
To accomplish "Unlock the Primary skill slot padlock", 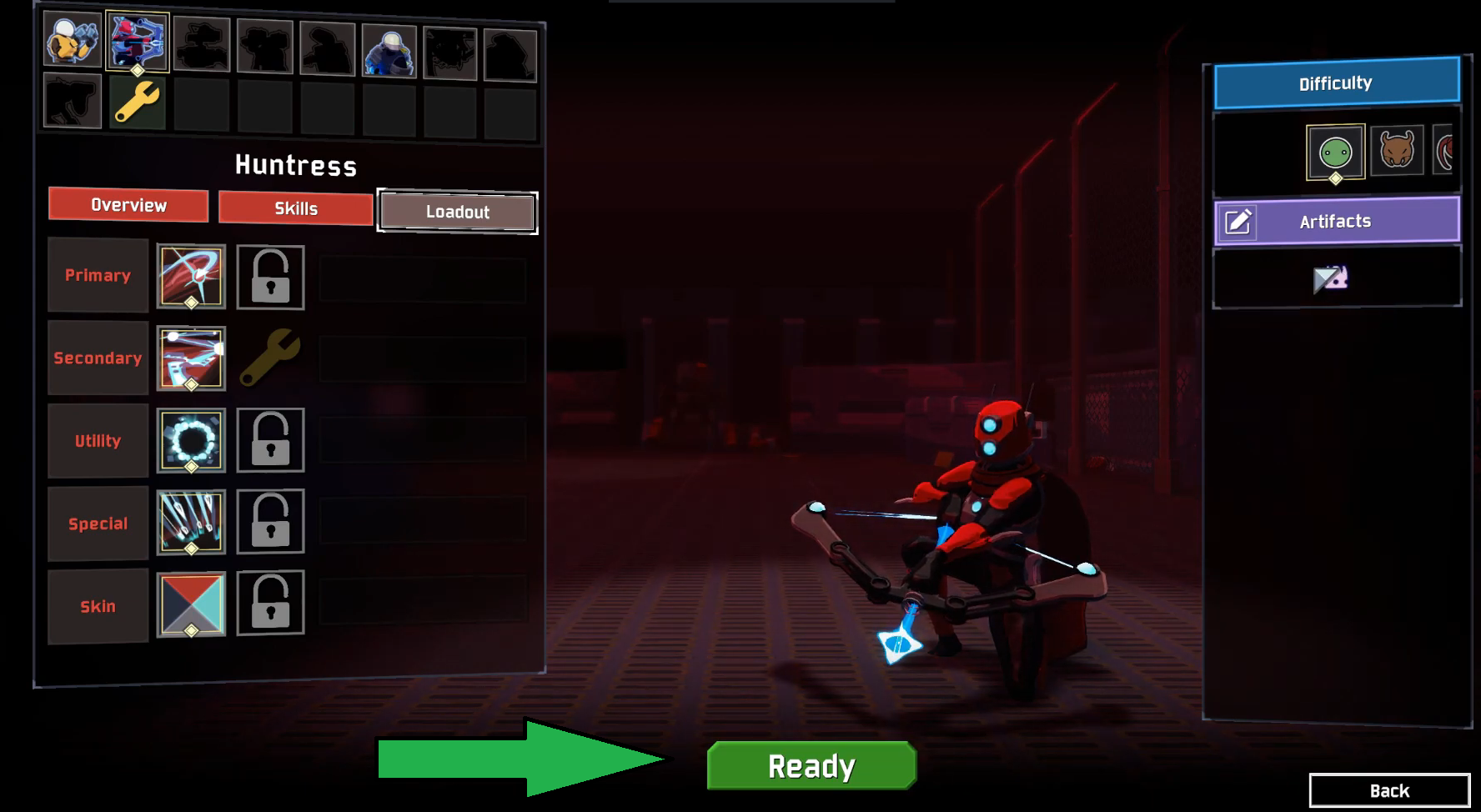I will coord(270,277).
